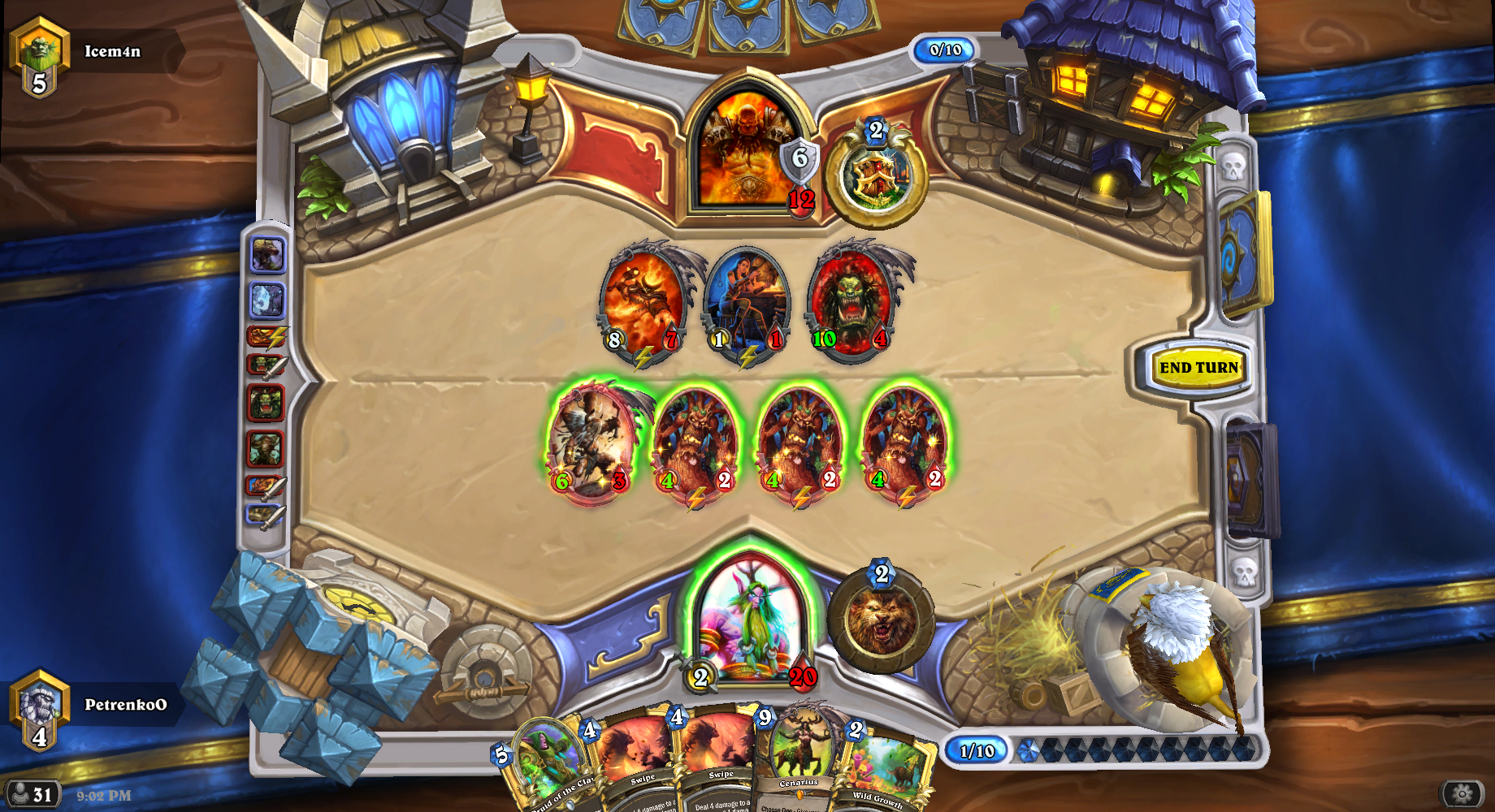View Icem4n's player rank badge
This screenshot has width=1495, height=812.
click(39, 57)
